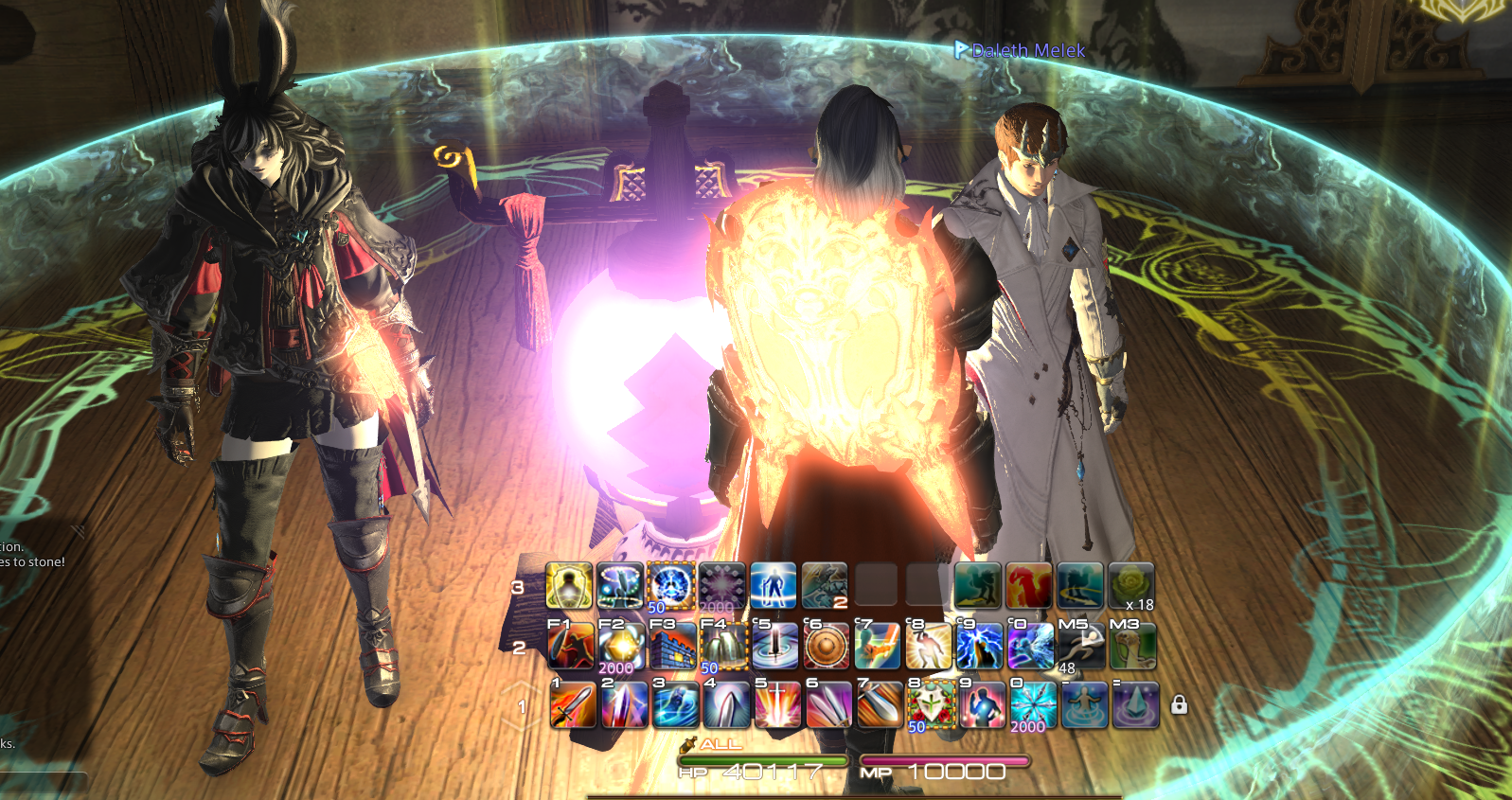Use the green rose item stack

point(1131,585)
